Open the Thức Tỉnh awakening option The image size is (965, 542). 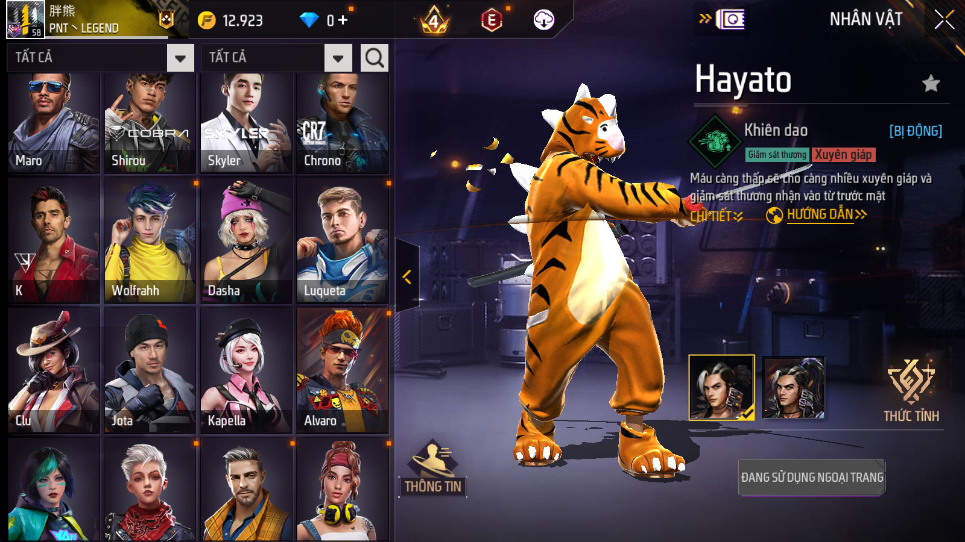point(911,390)
